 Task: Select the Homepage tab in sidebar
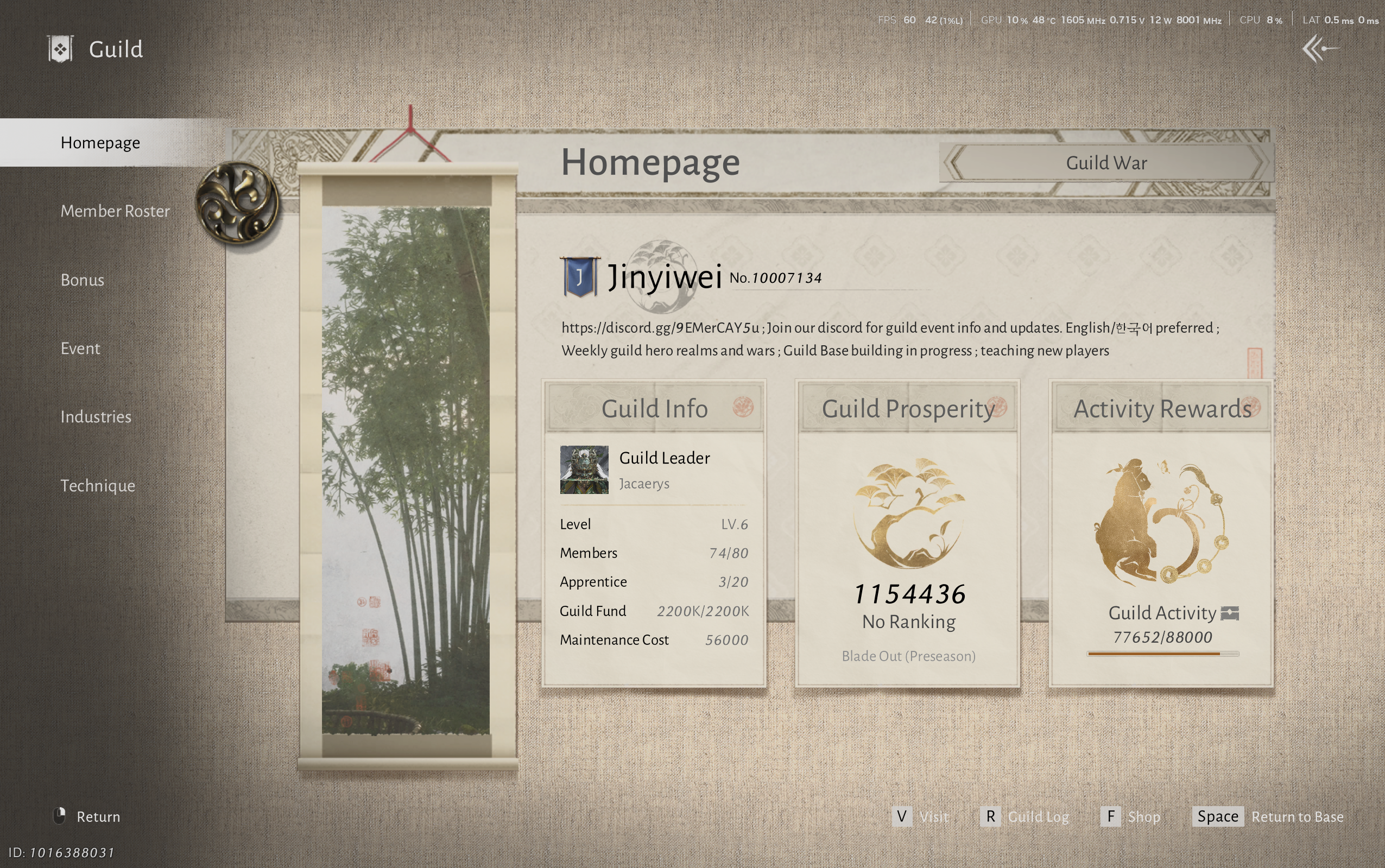(x=100, y=142)
